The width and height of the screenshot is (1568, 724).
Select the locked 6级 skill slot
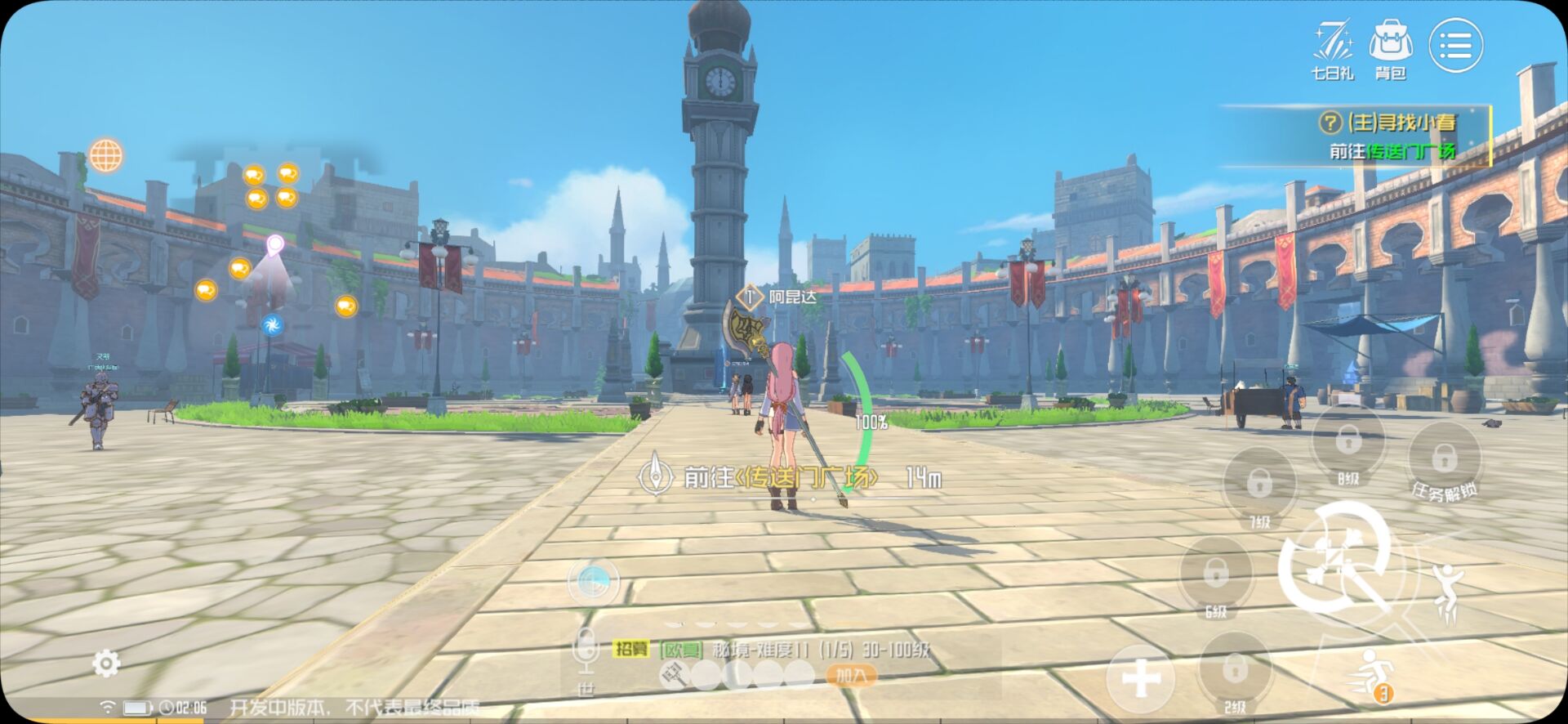pyautogui.click(x=1216, y=574)
